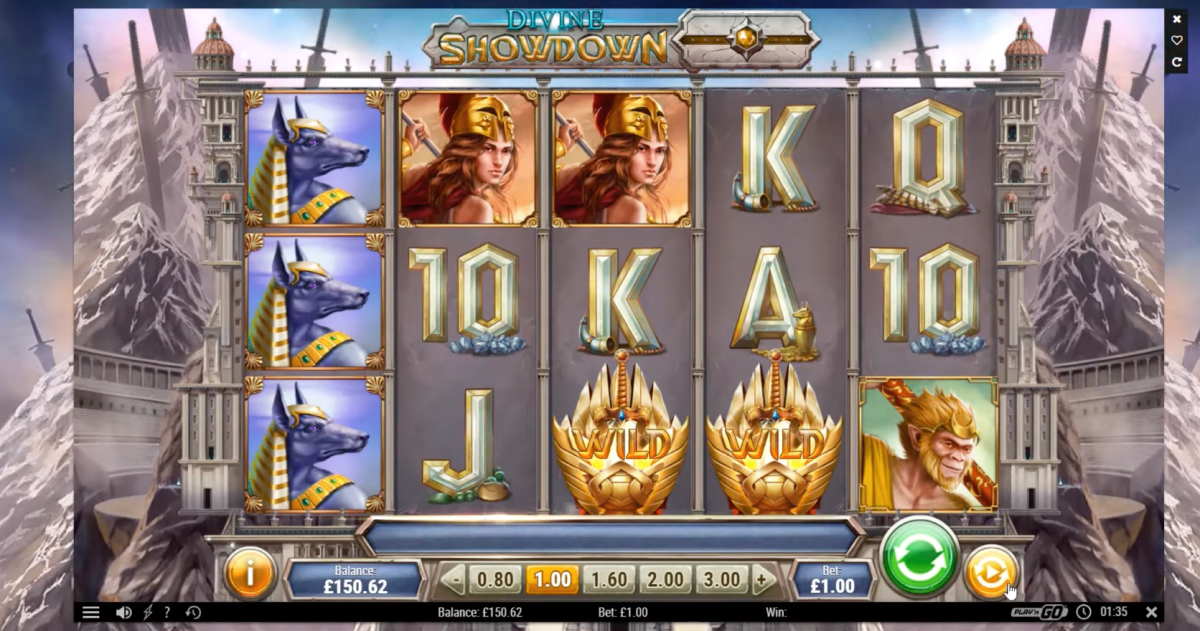
Task: Reload the game with the refresh arrow icon
Action: point(1177,62)
